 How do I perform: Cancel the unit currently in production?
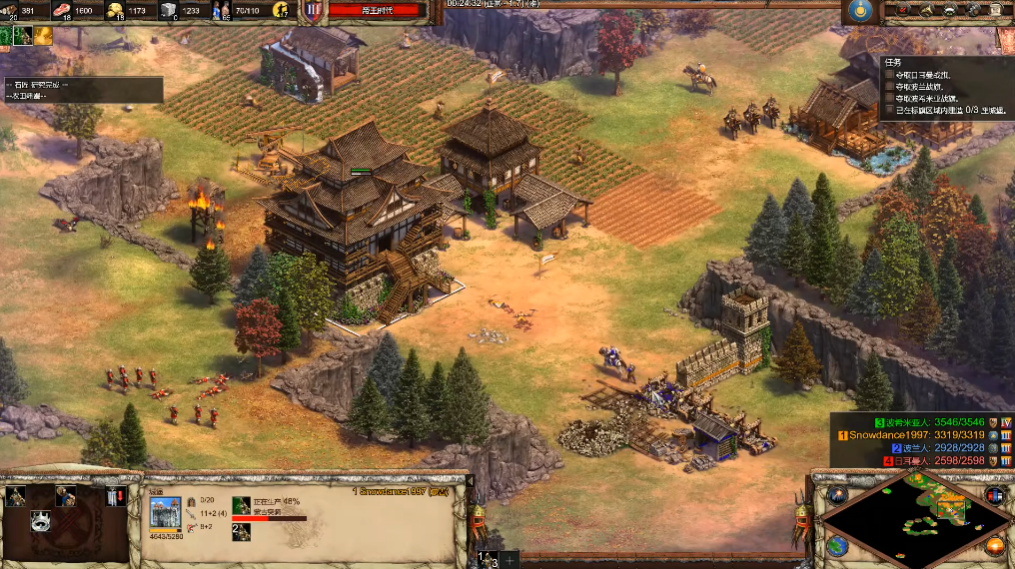(x=241, y=505)
